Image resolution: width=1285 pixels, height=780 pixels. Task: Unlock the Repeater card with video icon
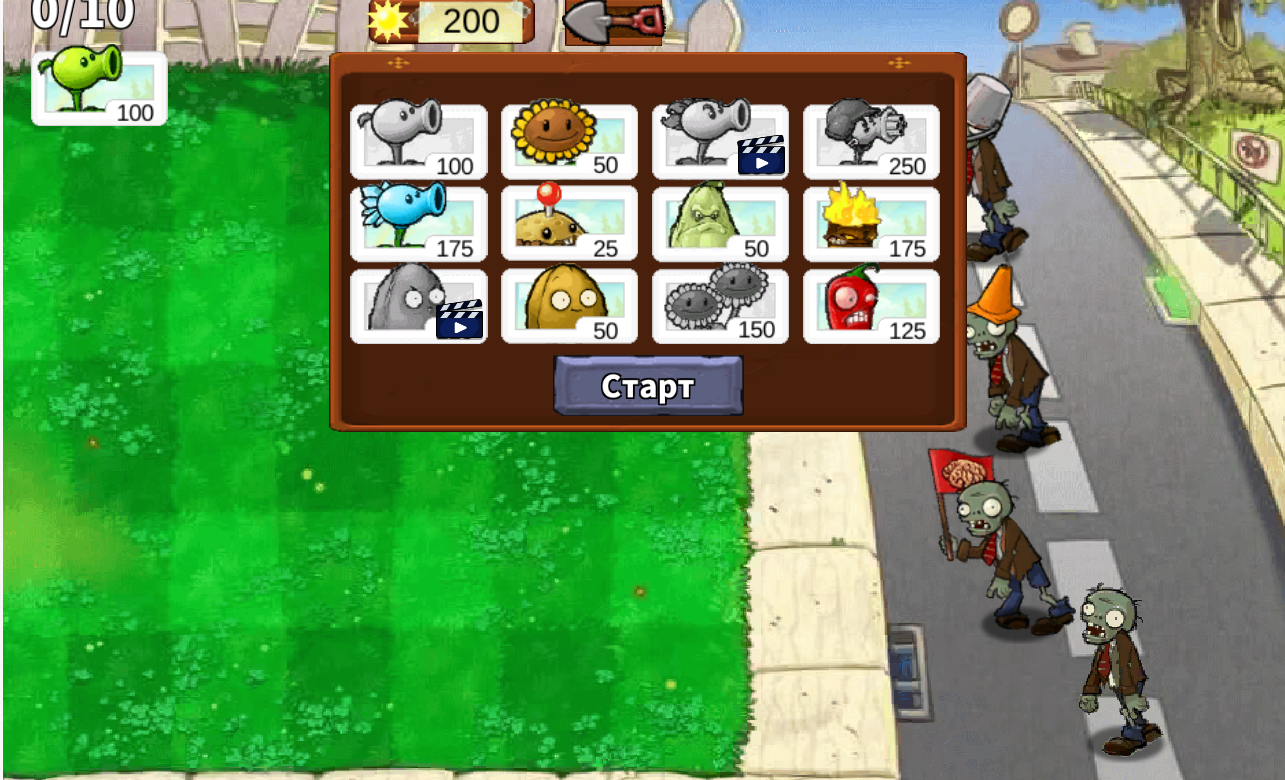(x=720, y=141)
